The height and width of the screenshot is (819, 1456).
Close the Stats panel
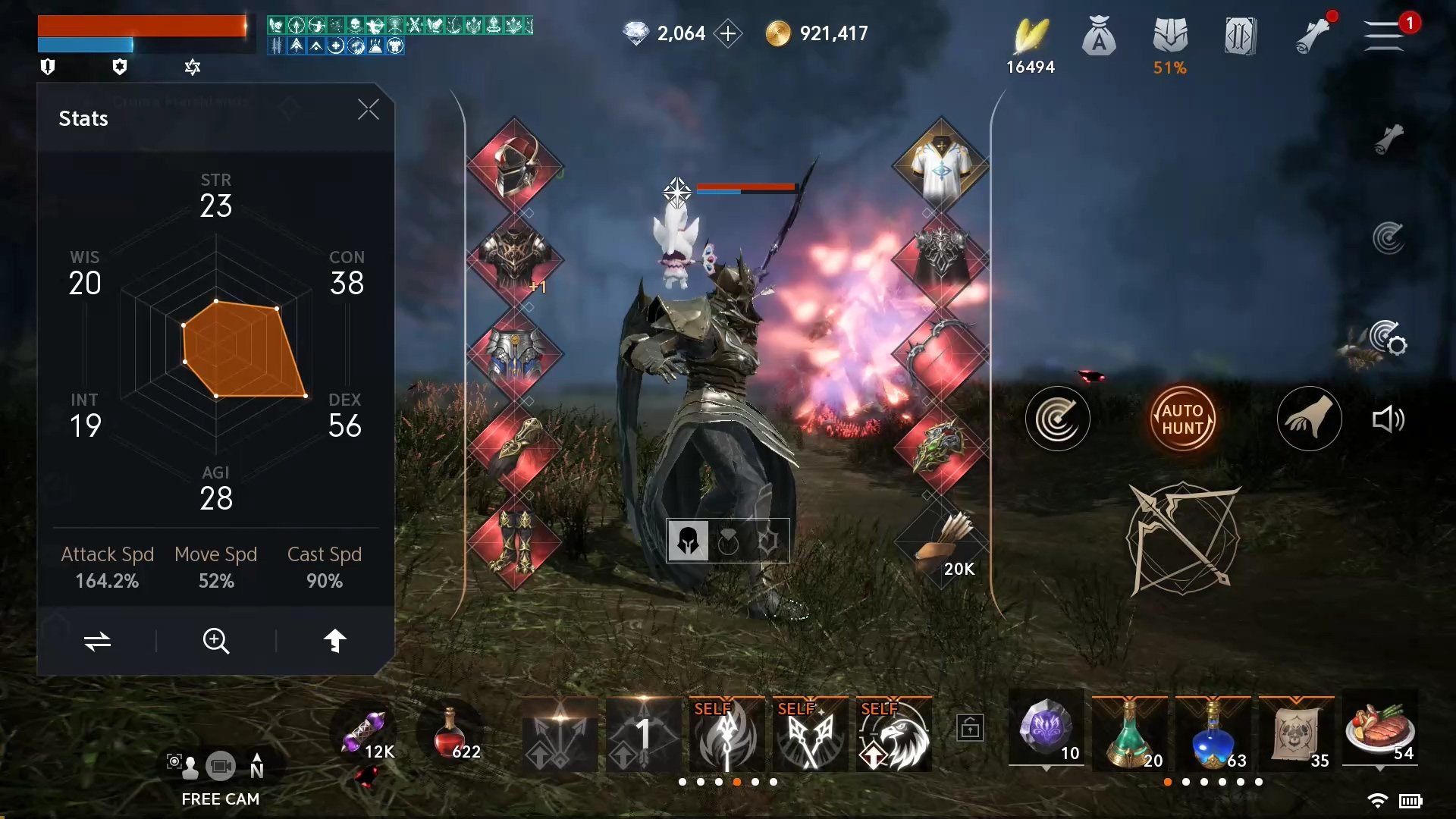coord(368,110)
